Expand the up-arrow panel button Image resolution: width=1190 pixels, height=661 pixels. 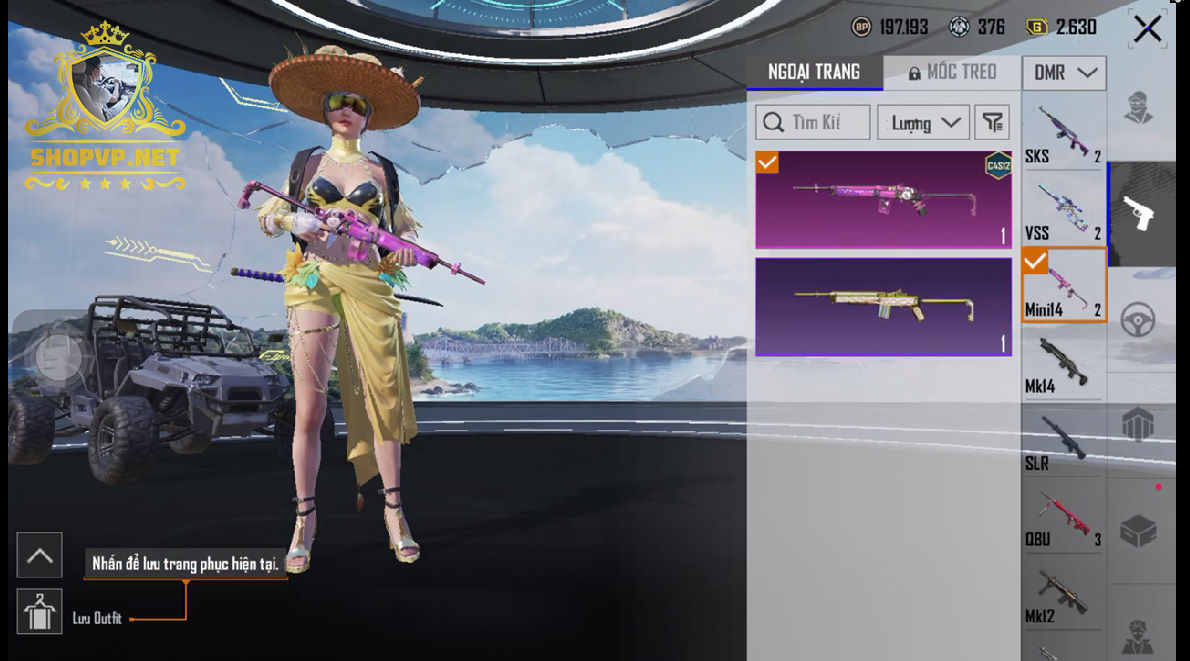click(x=39, y=556)
